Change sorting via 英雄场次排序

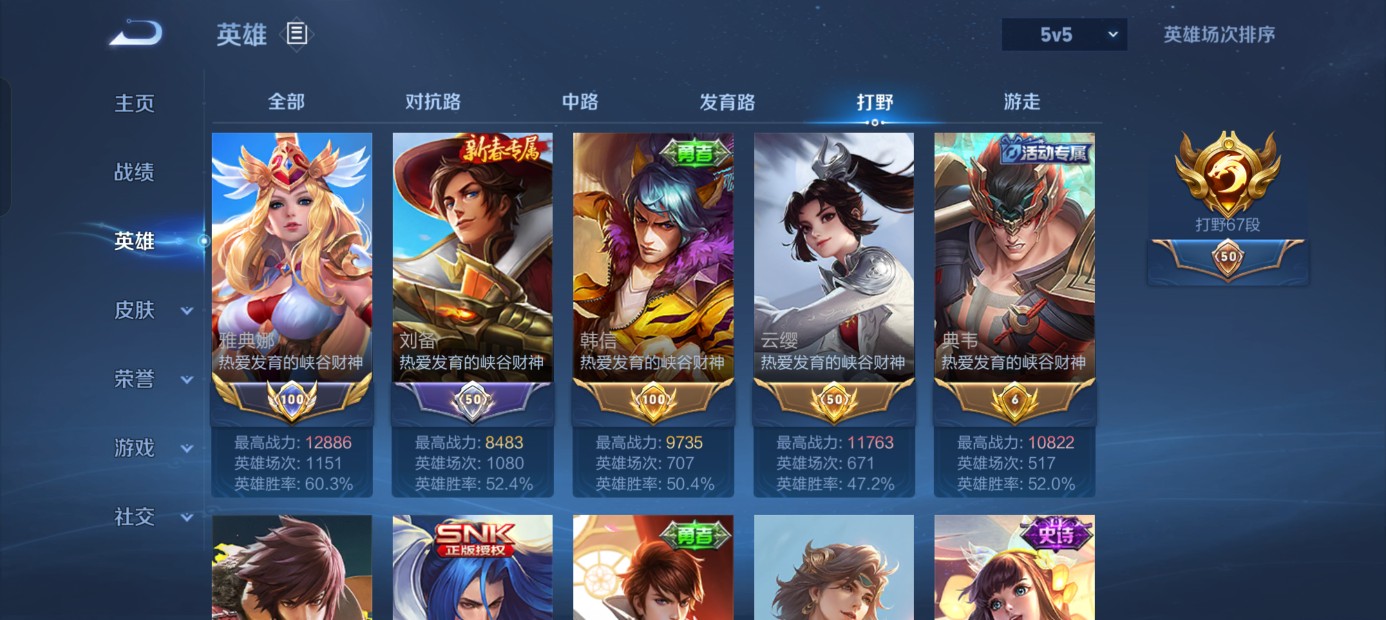click(1219, 35)
